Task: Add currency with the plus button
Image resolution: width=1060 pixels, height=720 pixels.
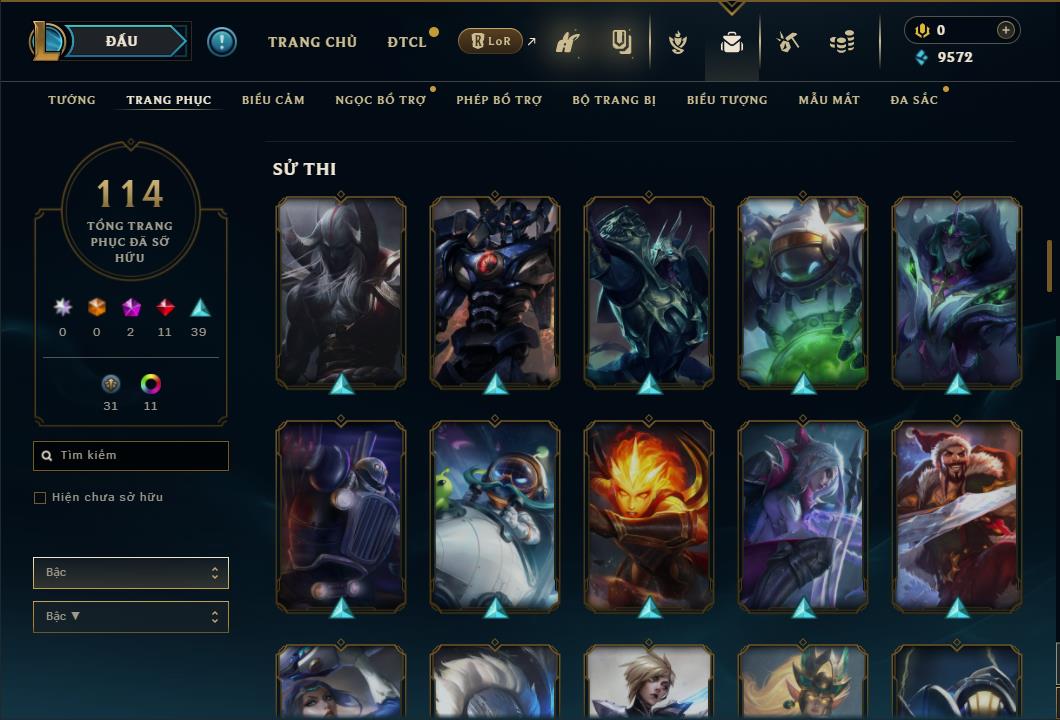Action: 1006,30
